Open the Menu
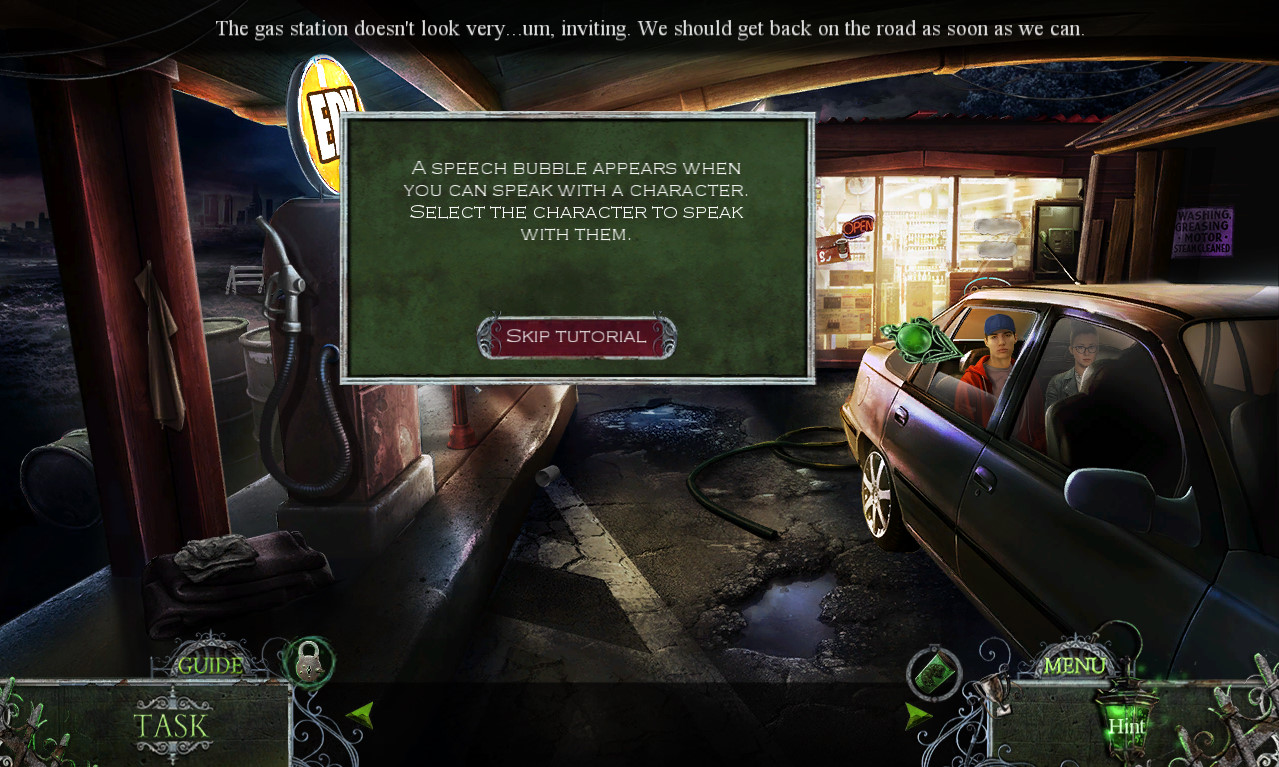The height and width of the screenshot is (767, 1279). (1074, 665)
